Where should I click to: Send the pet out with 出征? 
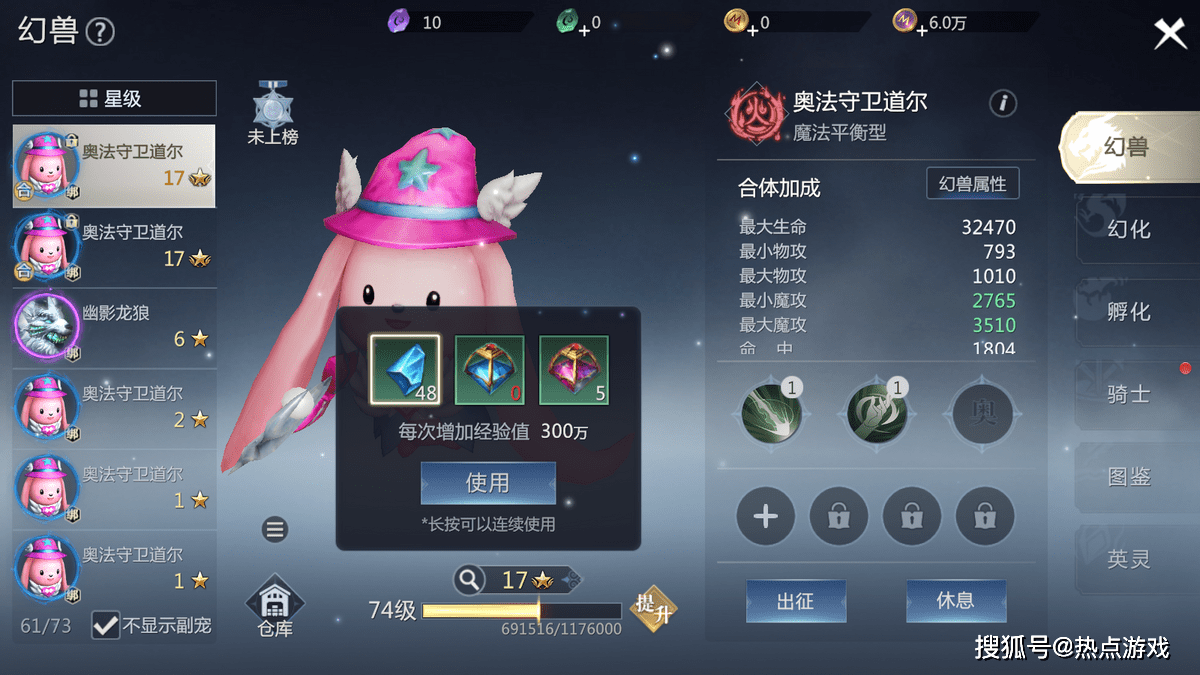point(796,601)
